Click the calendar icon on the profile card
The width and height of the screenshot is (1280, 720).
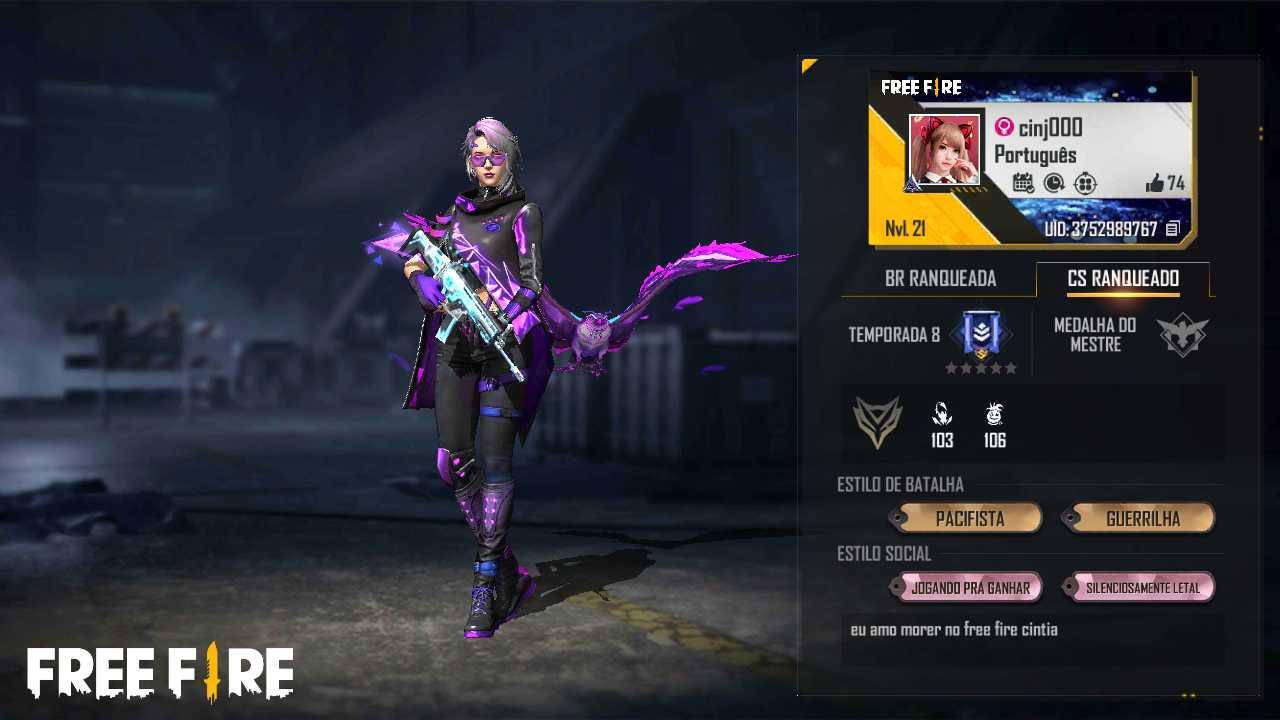tap(1023, 183)
